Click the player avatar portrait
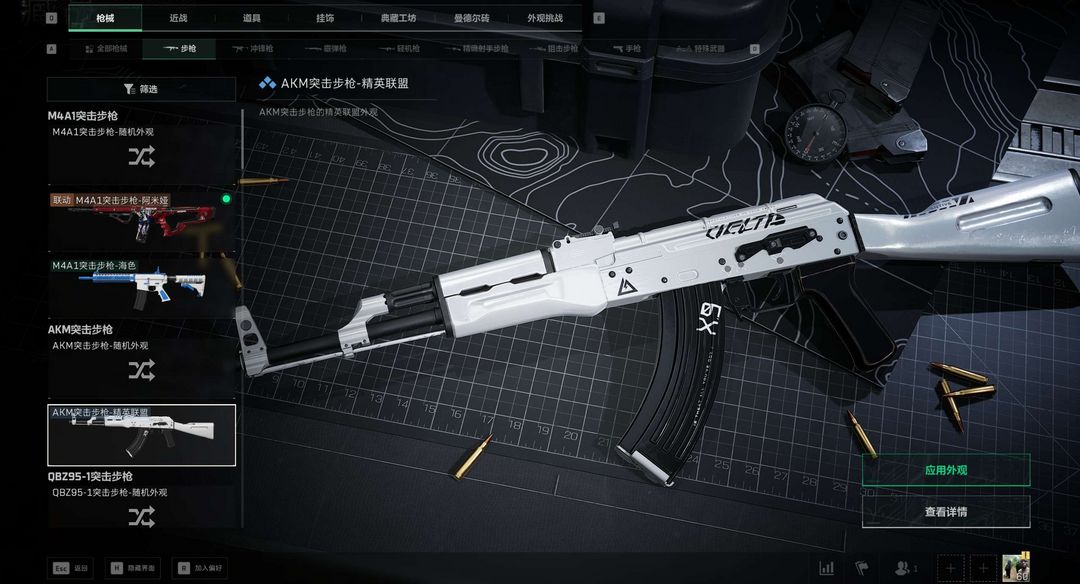 tap(1022, 567)
